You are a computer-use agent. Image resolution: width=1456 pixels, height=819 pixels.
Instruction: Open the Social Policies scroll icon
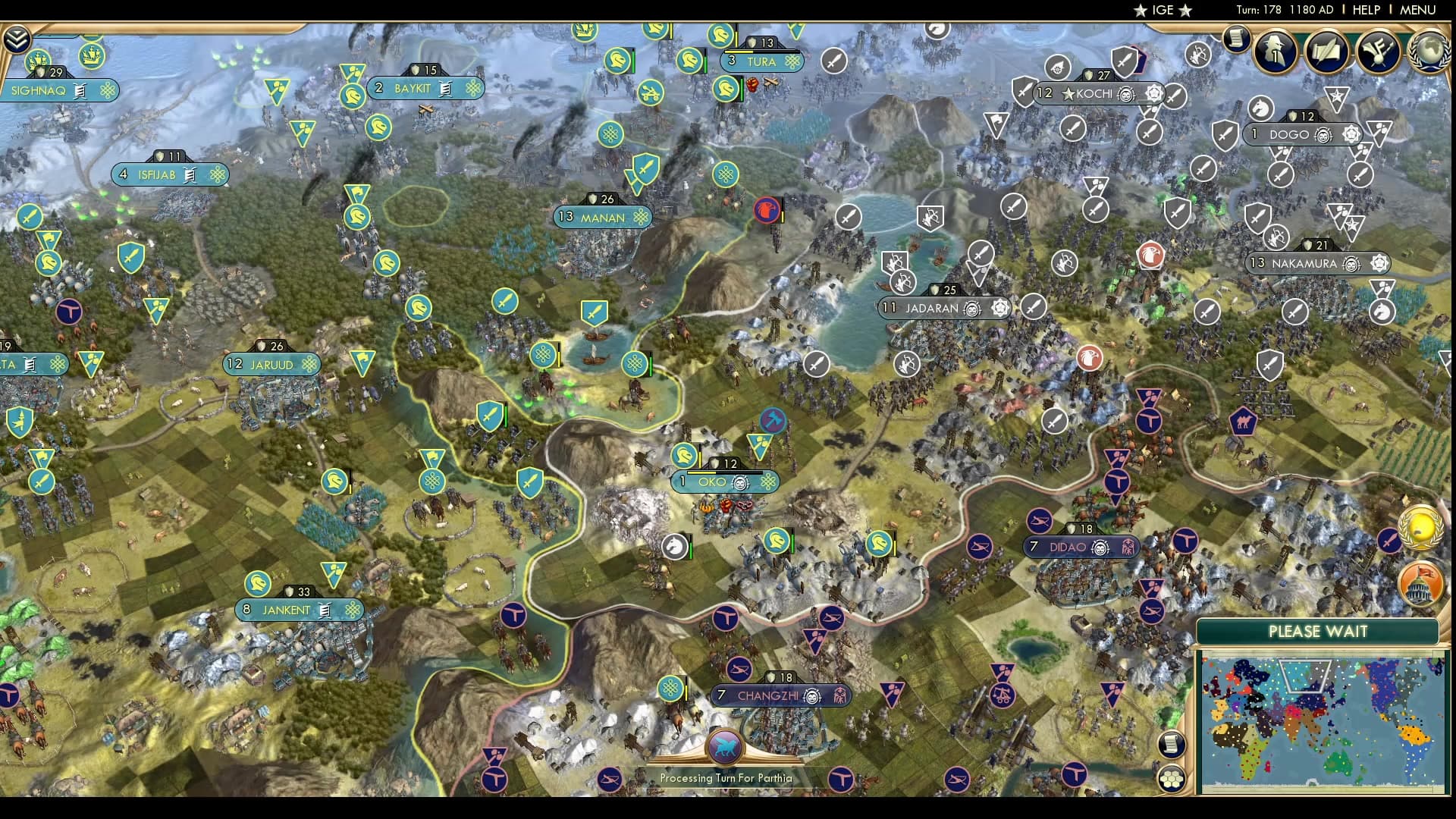[1326, 50]
